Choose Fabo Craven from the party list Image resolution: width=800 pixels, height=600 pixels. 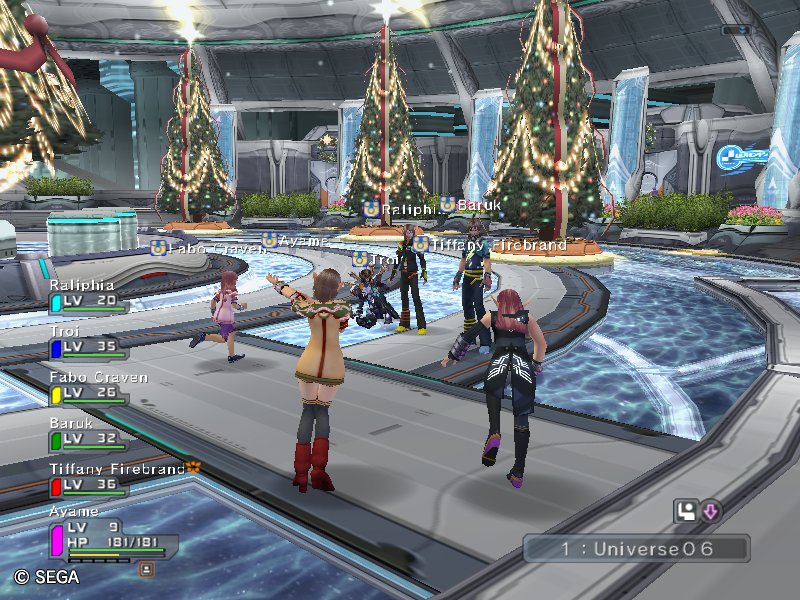pos(90,387)
